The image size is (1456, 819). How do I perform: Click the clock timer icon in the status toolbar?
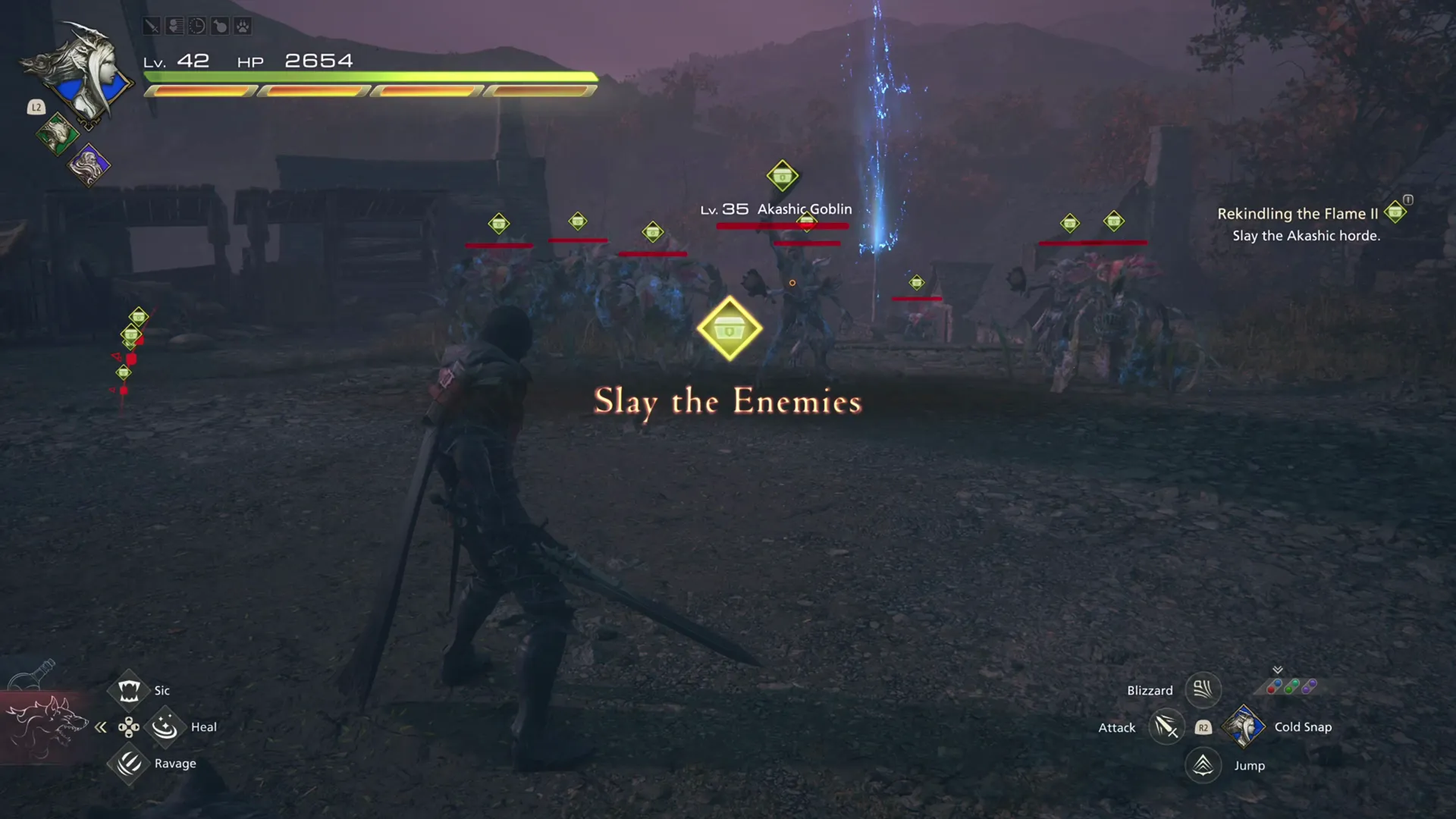coord(197,26)
